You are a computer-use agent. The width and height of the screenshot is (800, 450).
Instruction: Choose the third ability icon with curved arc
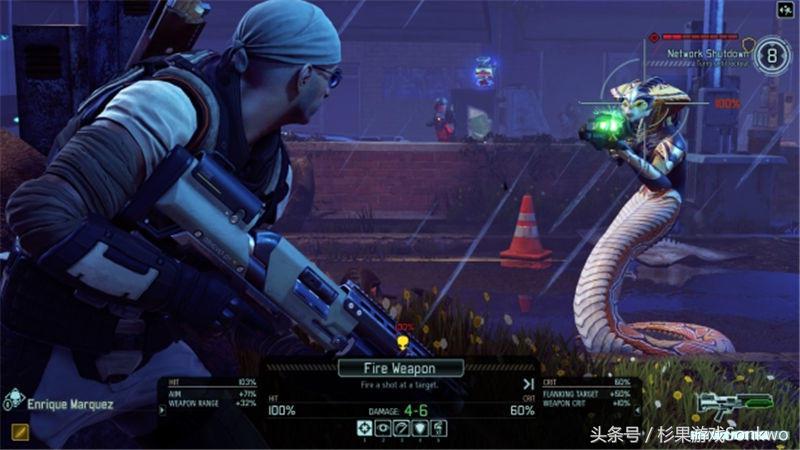coord(400,428)
